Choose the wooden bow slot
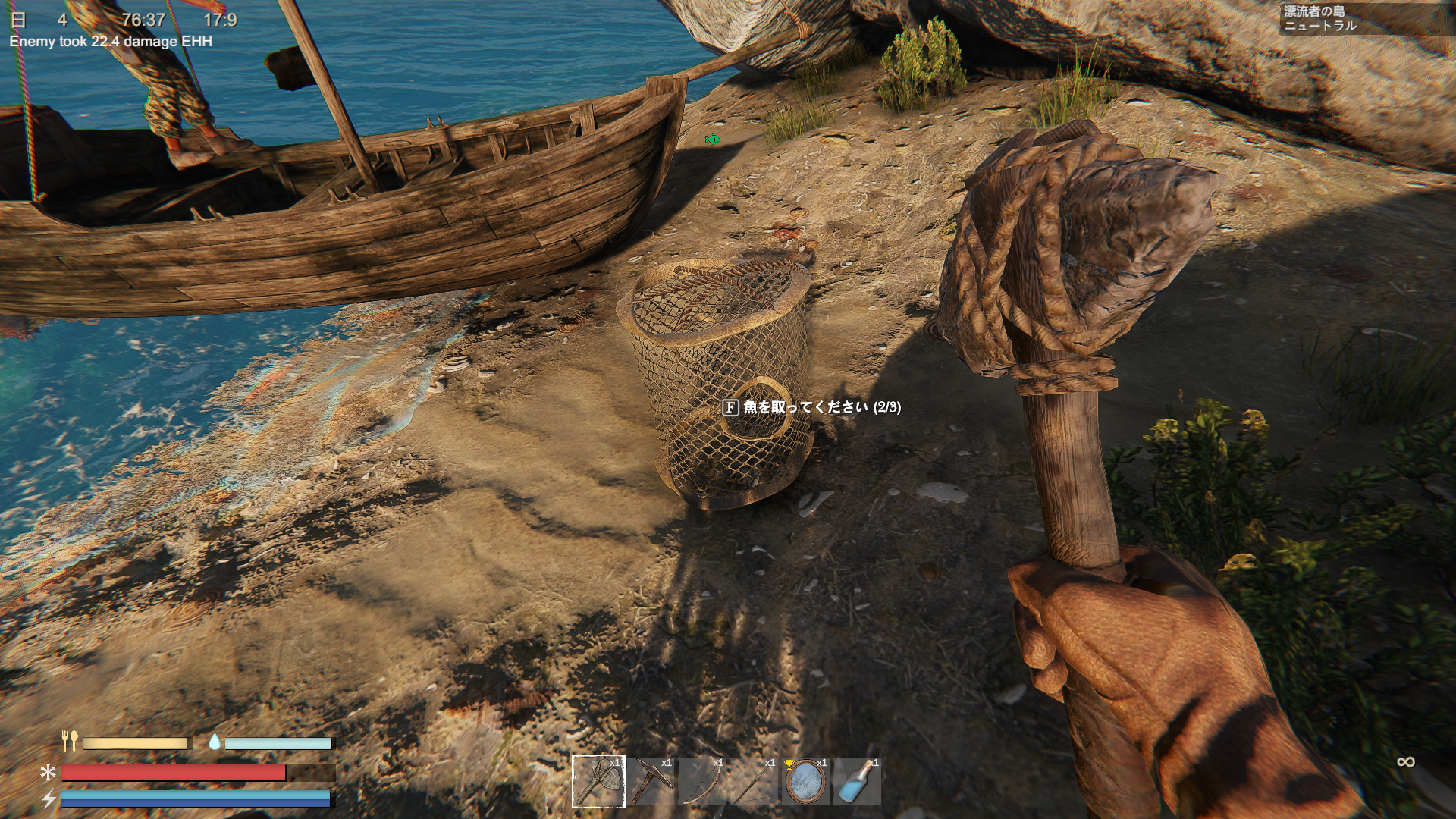This screenshot has height=819, width=1456. coord(702,781)
